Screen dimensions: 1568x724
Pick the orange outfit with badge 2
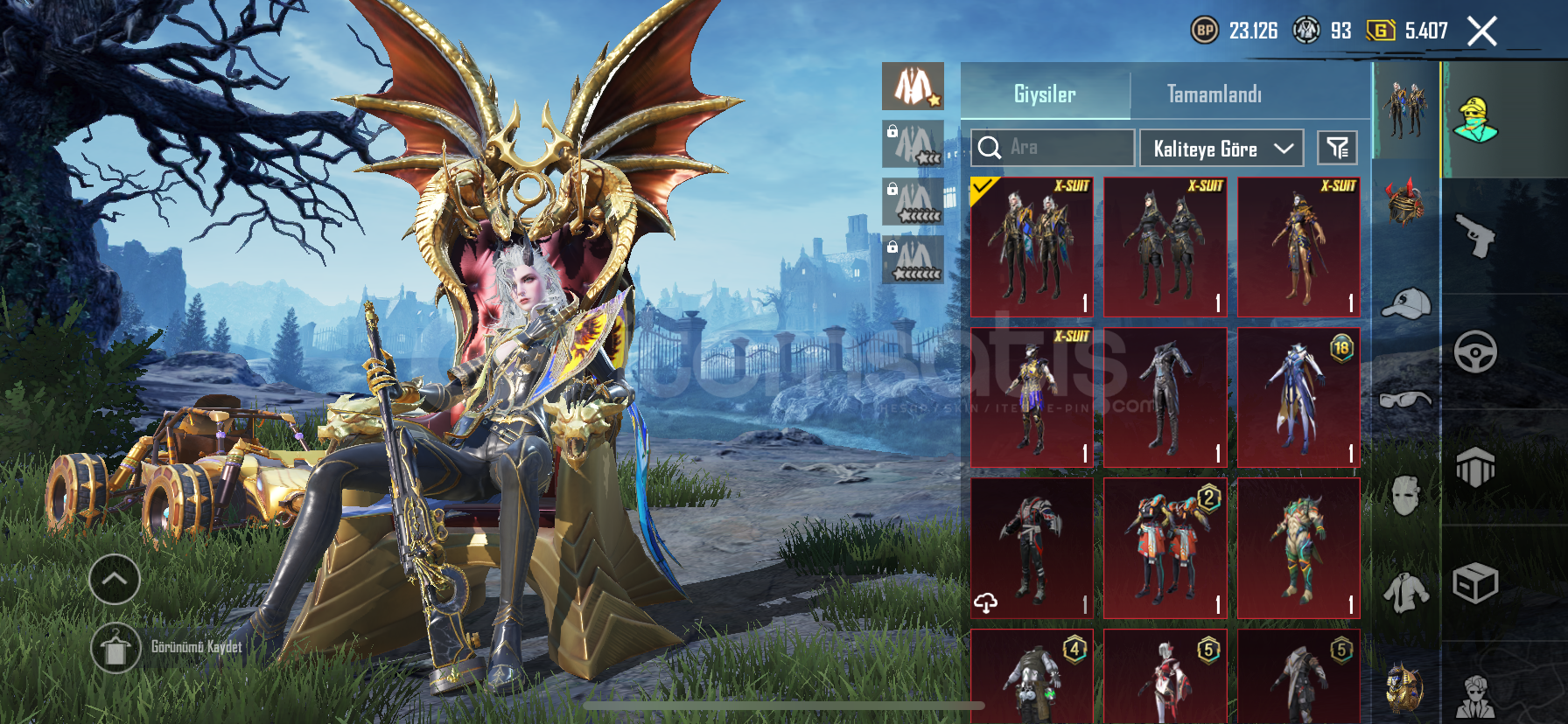coord(1165,548)
